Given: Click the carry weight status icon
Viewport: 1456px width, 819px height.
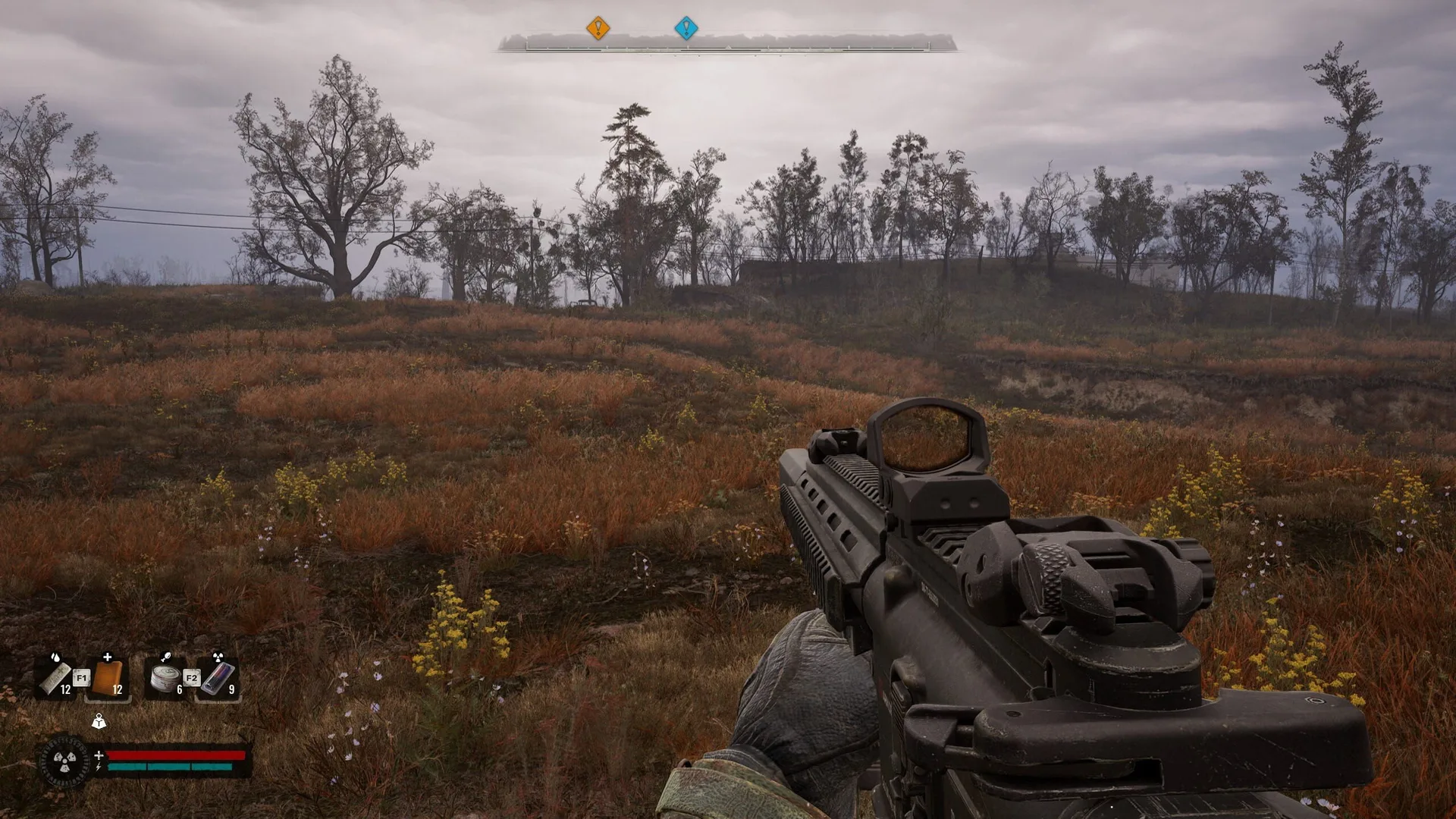Looking at the screenshot, I should (x=99, y=721).
